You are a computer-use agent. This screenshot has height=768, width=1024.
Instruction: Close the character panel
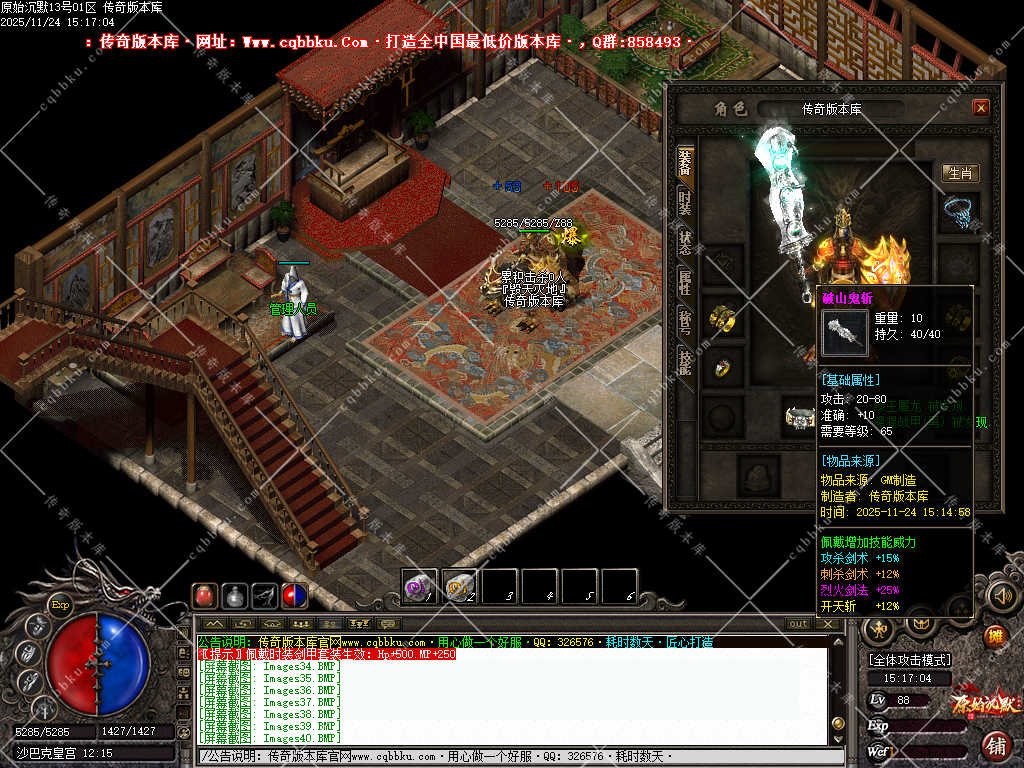click(980, 108)
